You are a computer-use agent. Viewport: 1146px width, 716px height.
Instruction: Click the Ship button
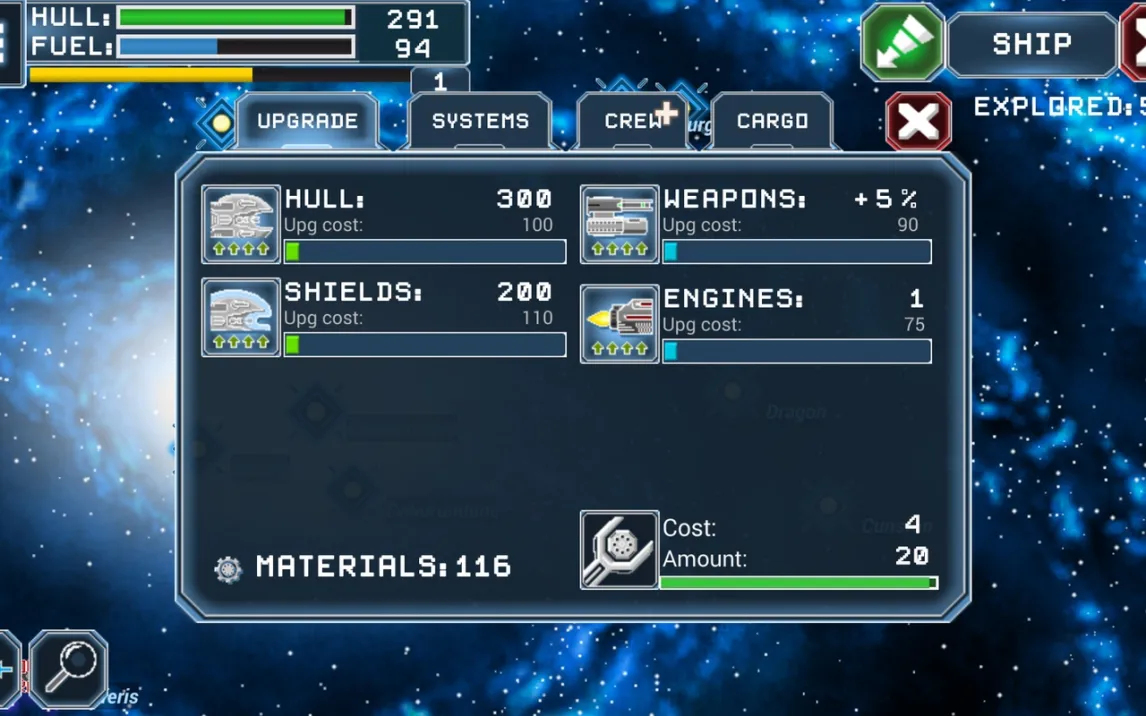tap(1031, 44)
